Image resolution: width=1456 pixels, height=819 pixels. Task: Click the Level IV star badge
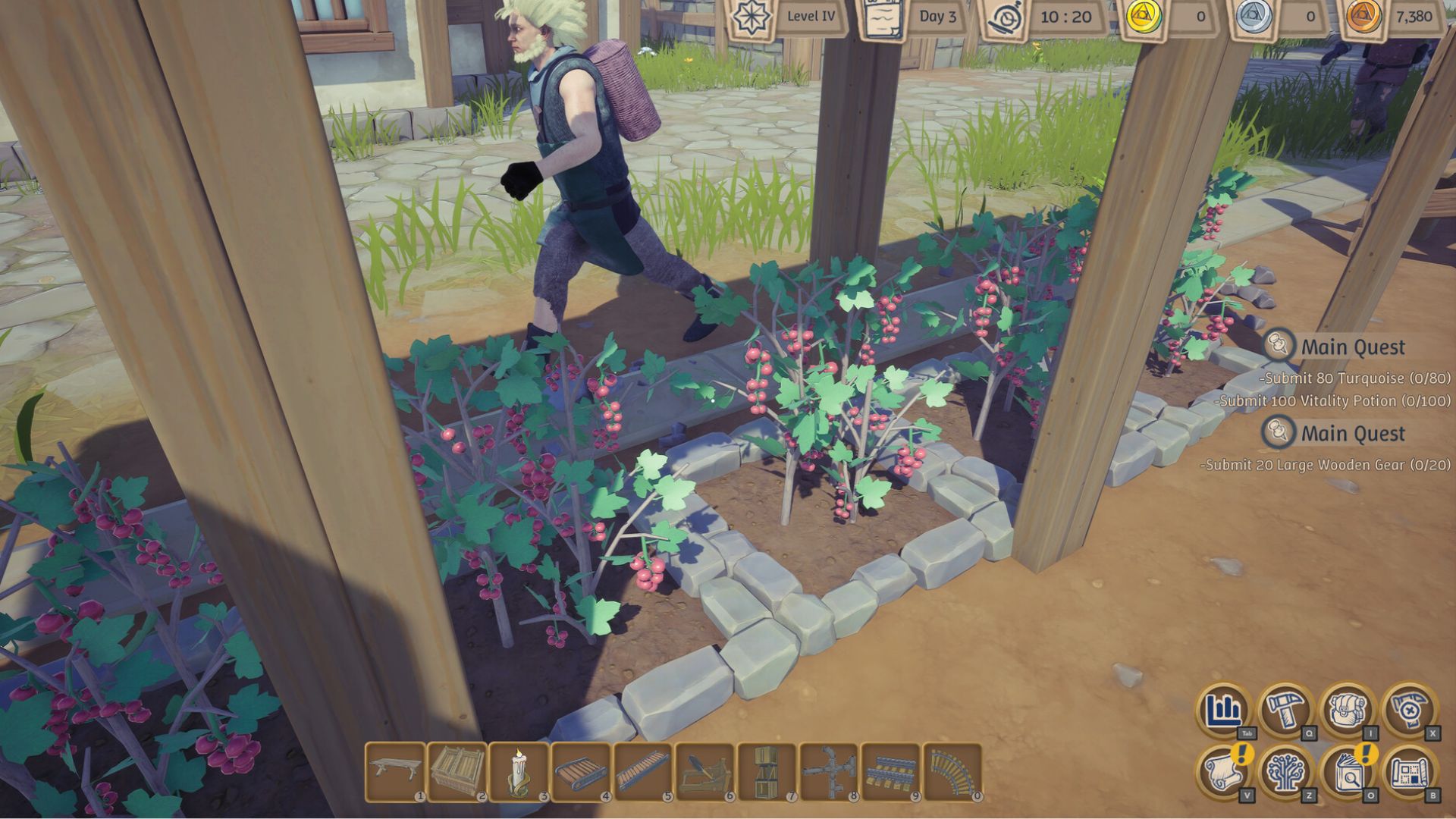point(753,17)
